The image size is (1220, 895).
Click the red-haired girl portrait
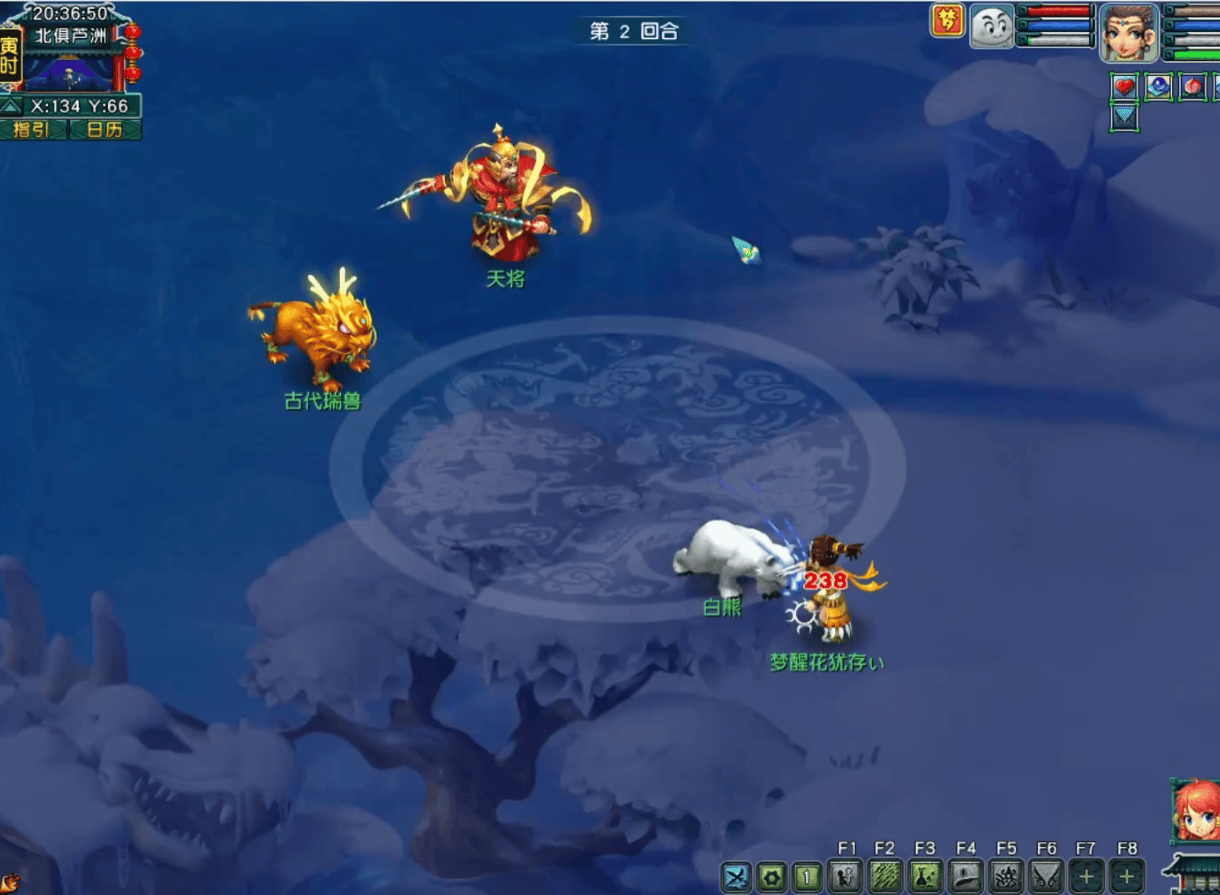coord(1195,810)
